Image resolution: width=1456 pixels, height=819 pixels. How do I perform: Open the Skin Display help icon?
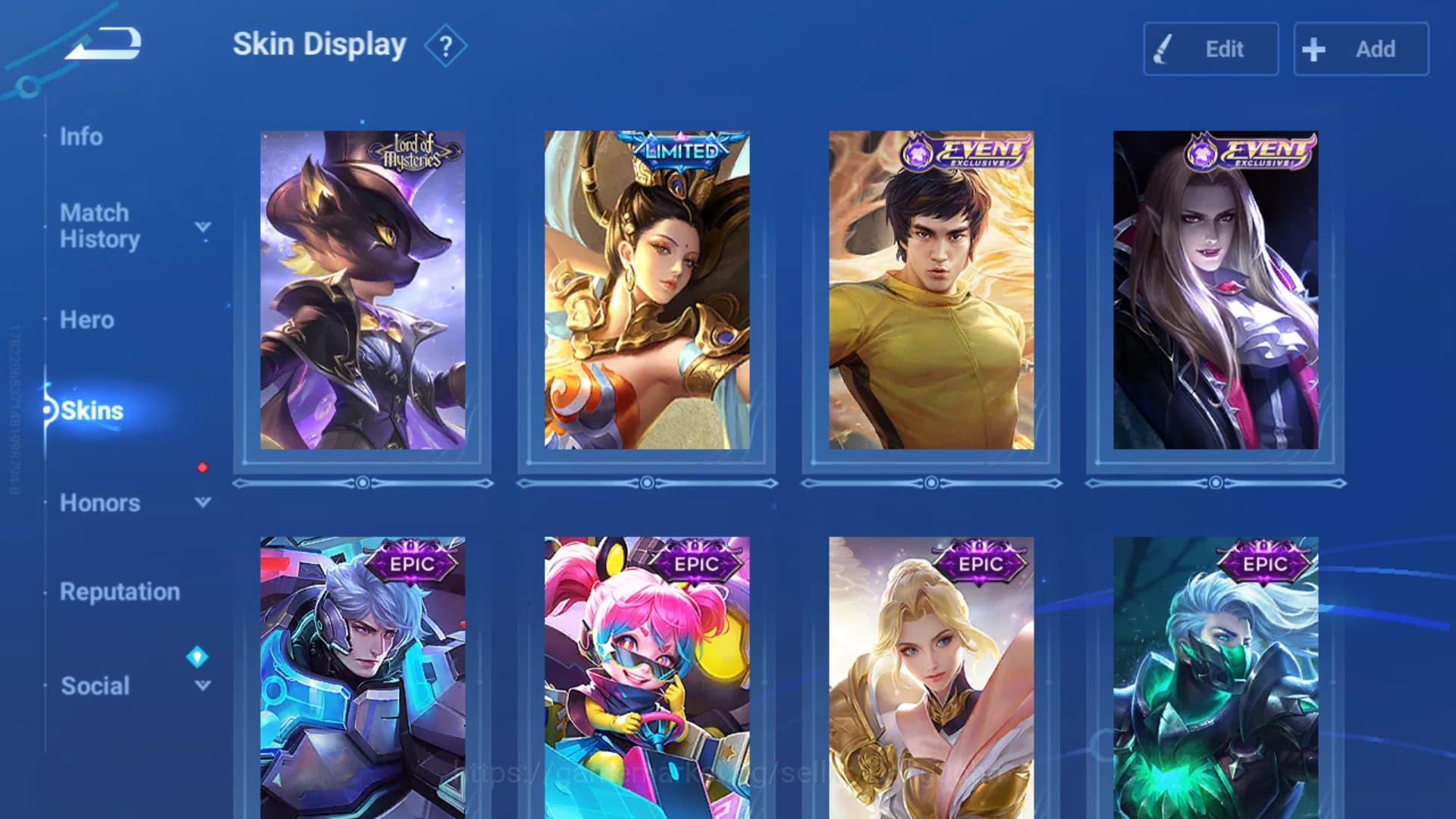tap(446, 45)
